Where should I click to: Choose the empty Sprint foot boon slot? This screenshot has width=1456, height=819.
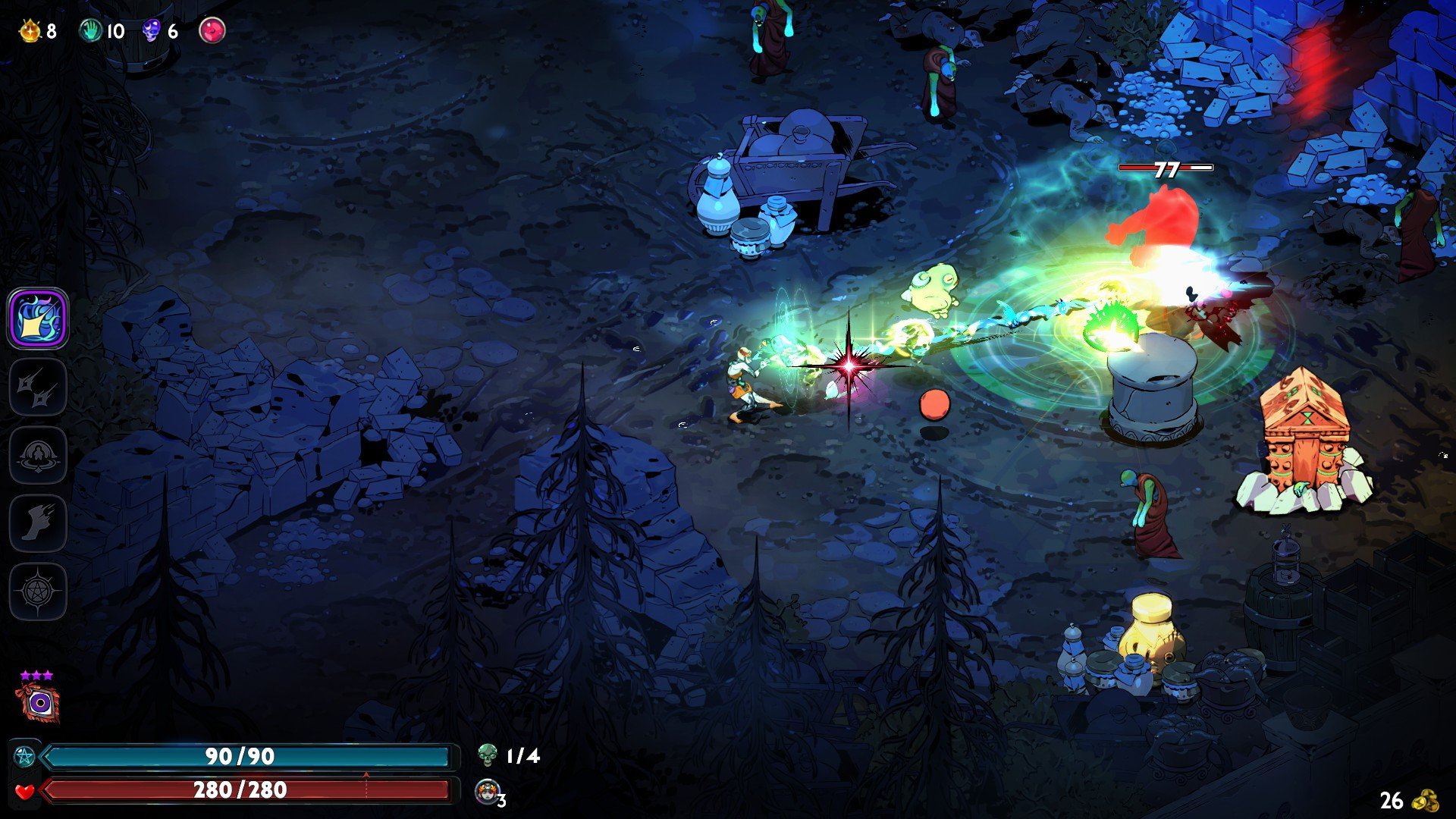pos(38,523)
